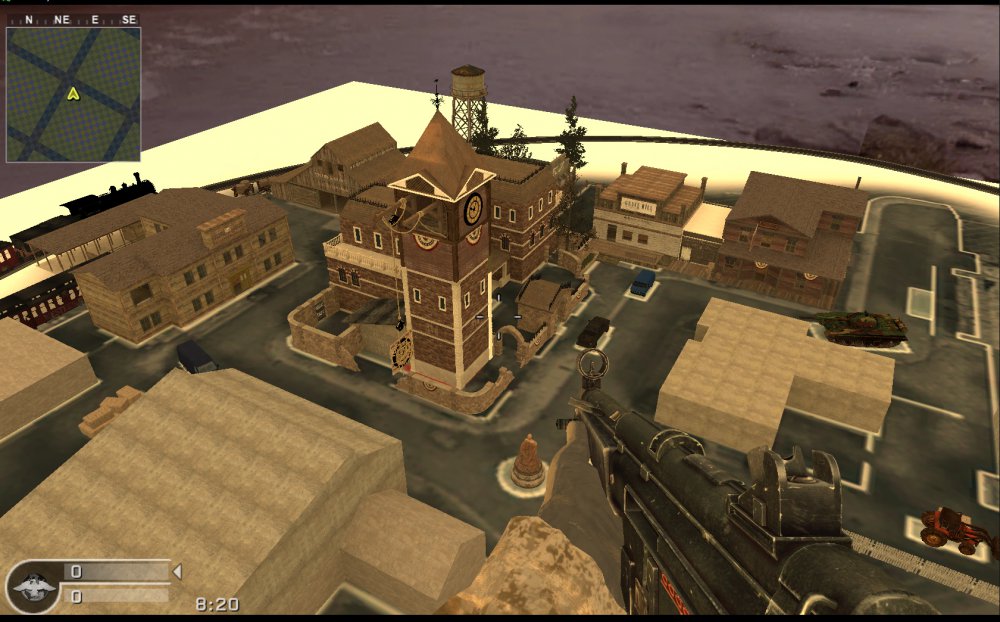Click the compass heading strip above minimap
The width and height of the screenshot is (1000, 622).
73,19
